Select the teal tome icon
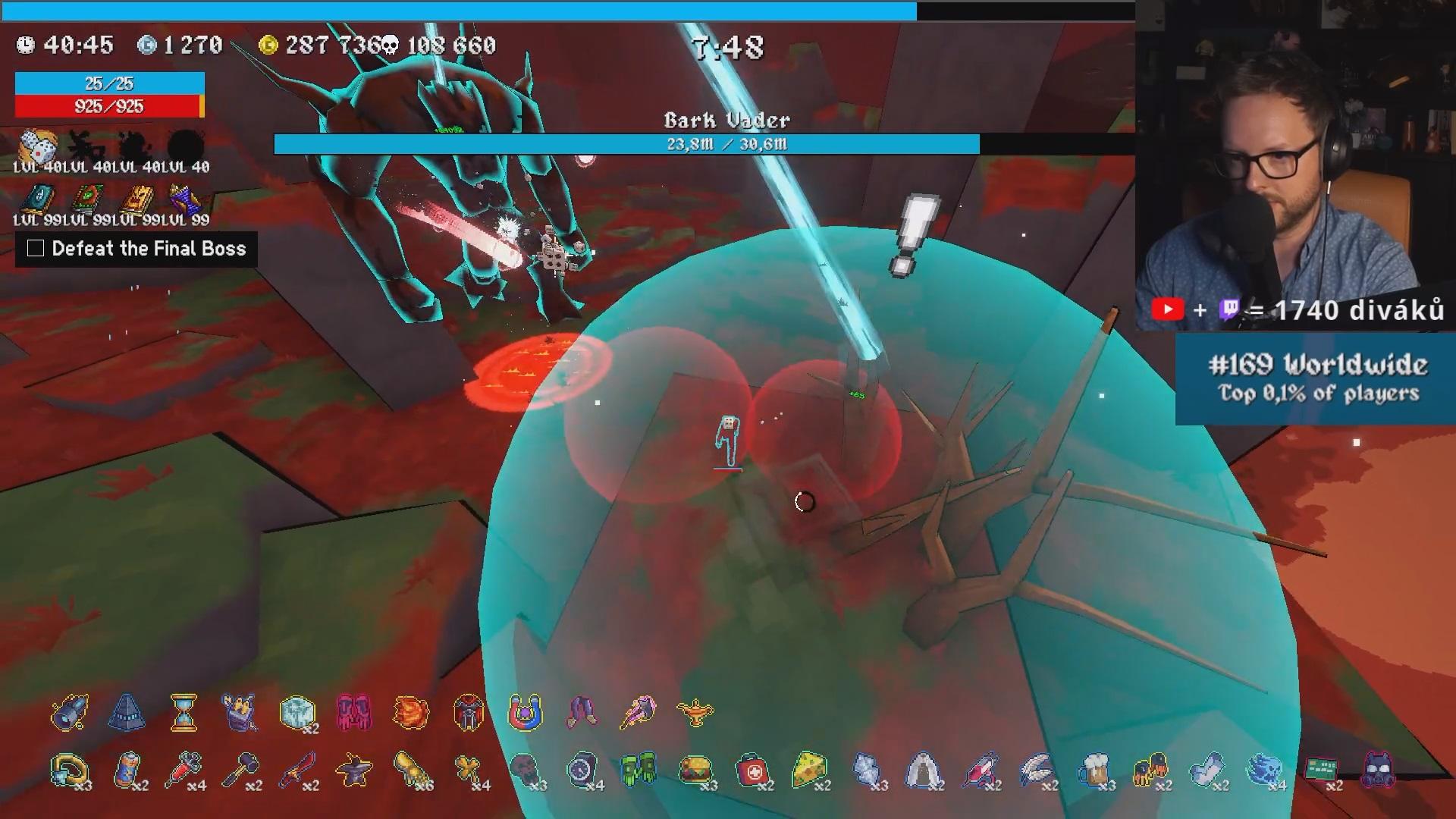Image resolution: width=1456 pixels, height=819 pixels. click(x=36, y=199)
